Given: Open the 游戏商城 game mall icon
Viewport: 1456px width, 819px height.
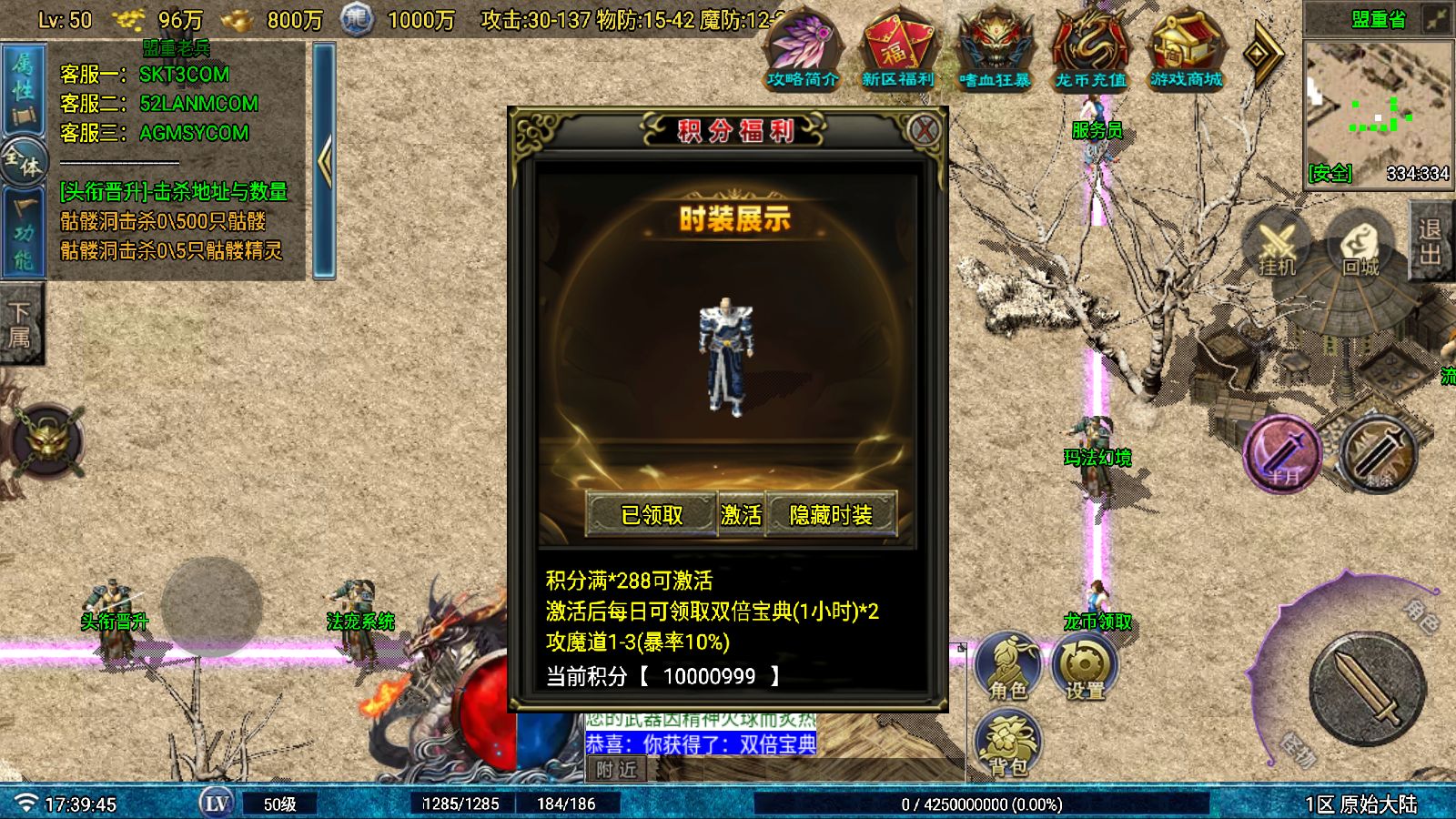Looking at the screenshot, I should [x=1185, y=50].
